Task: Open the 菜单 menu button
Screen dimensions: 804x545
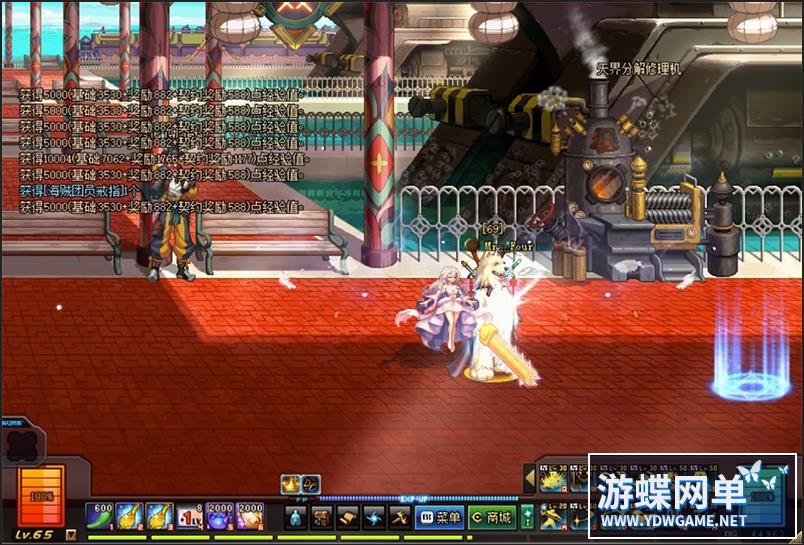Action: click(x=439, y=517)
